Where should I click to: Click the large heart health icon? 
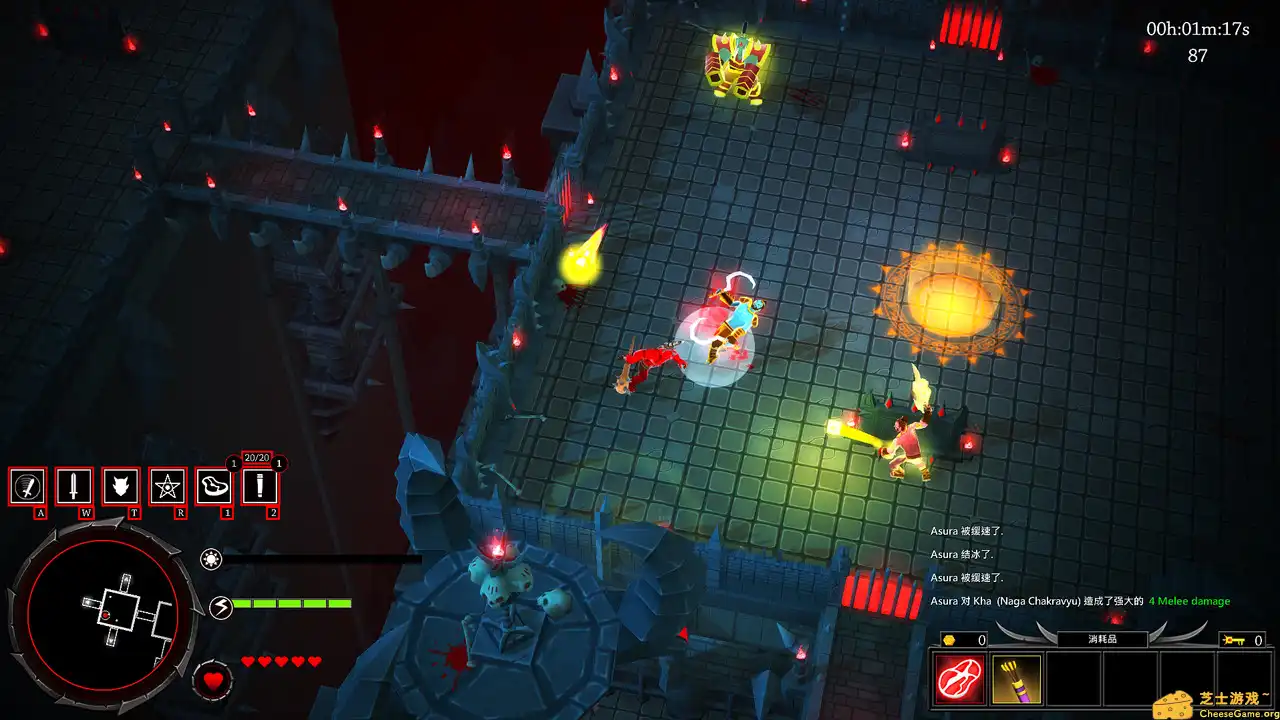pos(211,681)
